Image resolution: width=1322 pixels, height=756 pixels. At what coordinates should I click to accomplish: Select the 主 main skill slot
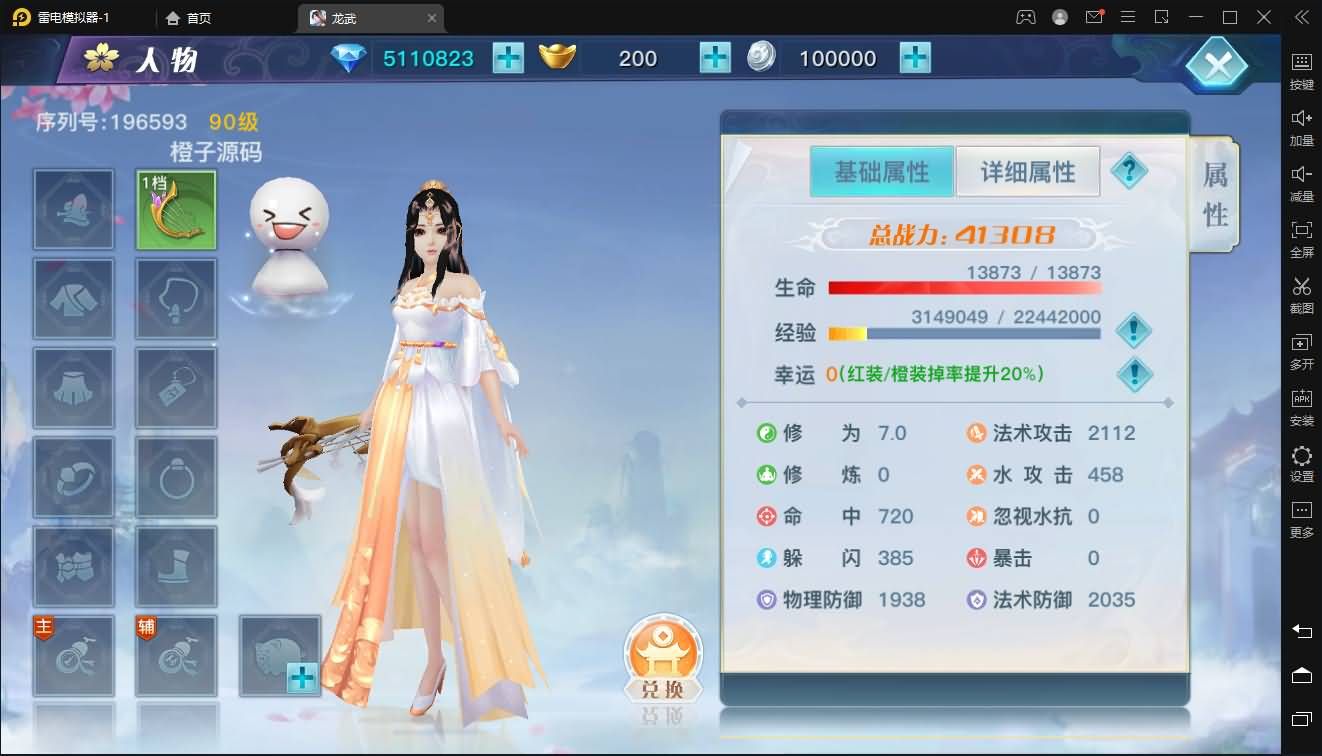[74, 655]
